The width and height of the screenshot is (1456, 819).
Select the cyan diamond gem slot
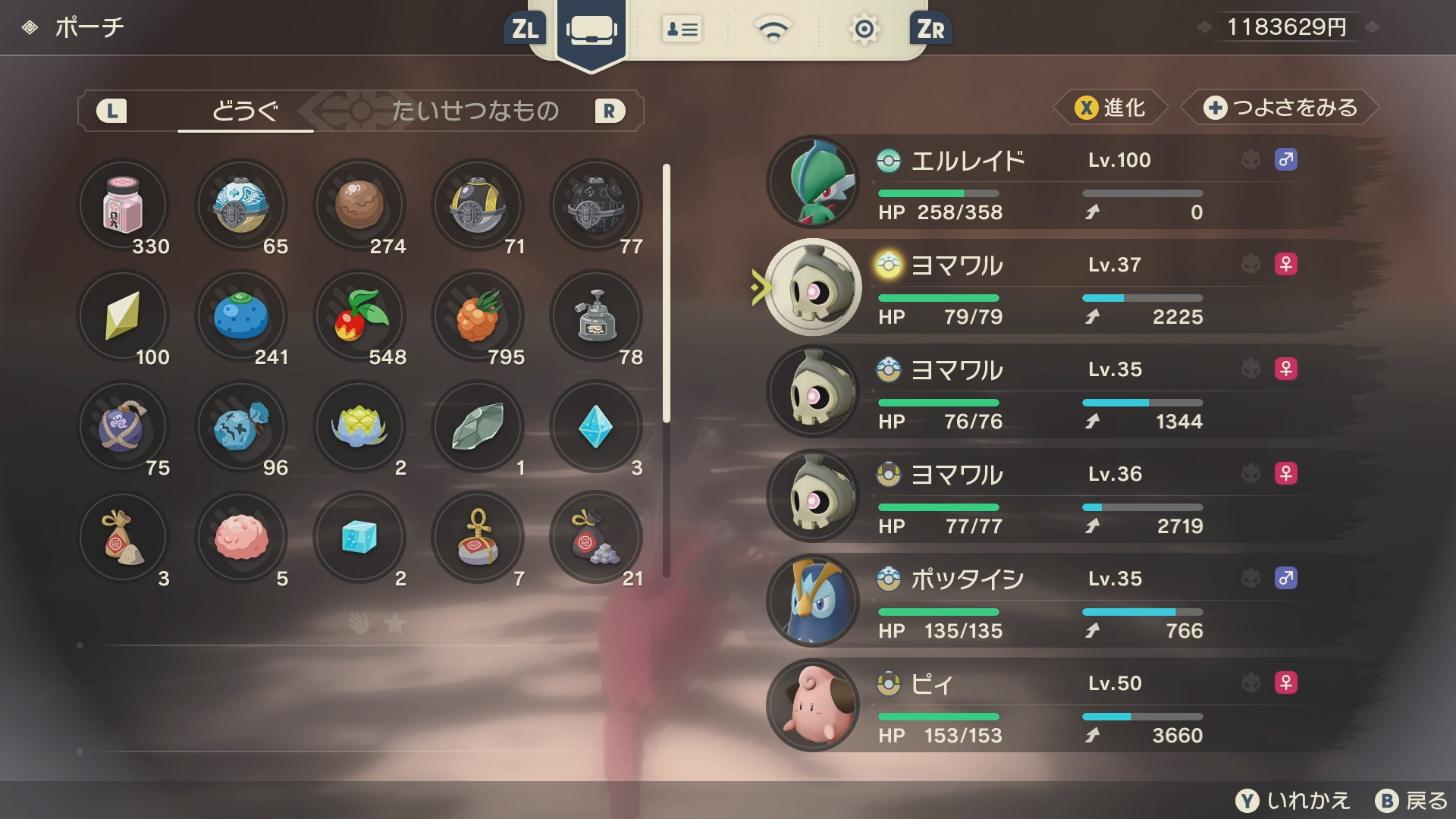[596, 426]
